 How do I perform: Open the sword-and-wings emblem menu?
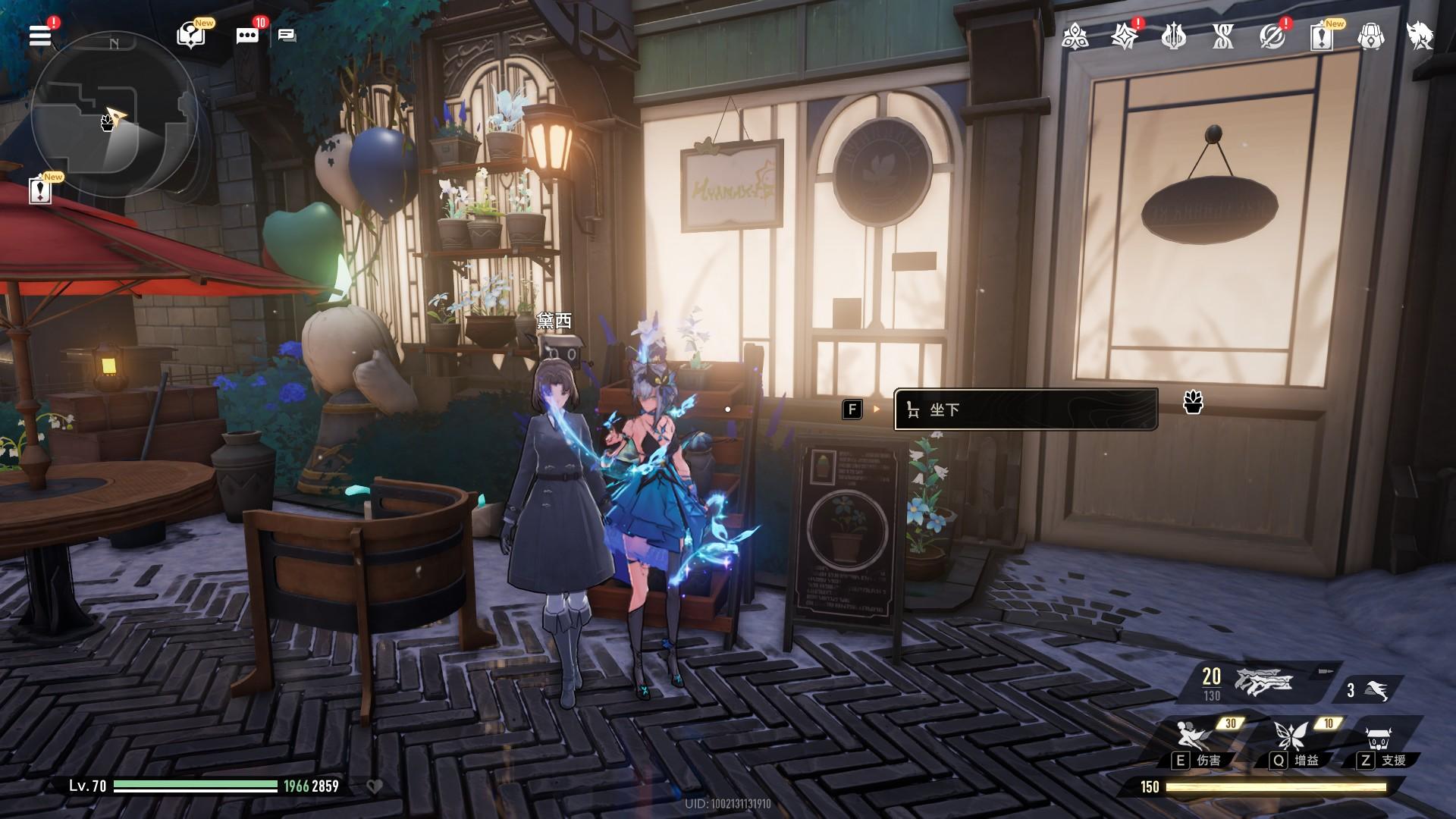pyautogui.click(x=1173, y=36)
